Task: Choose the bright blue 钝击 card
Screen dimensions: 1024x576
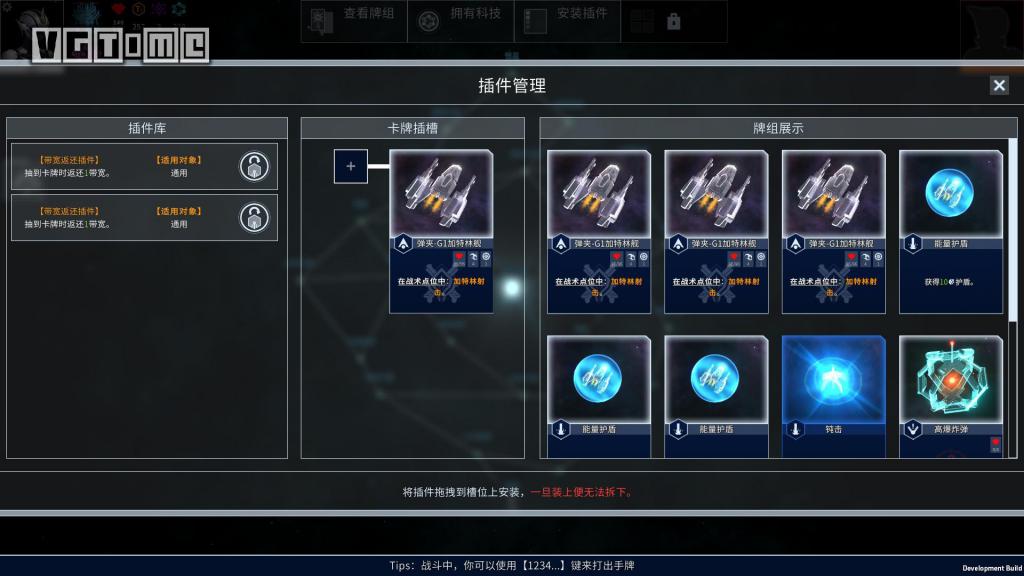Action: tap(834, 396)
